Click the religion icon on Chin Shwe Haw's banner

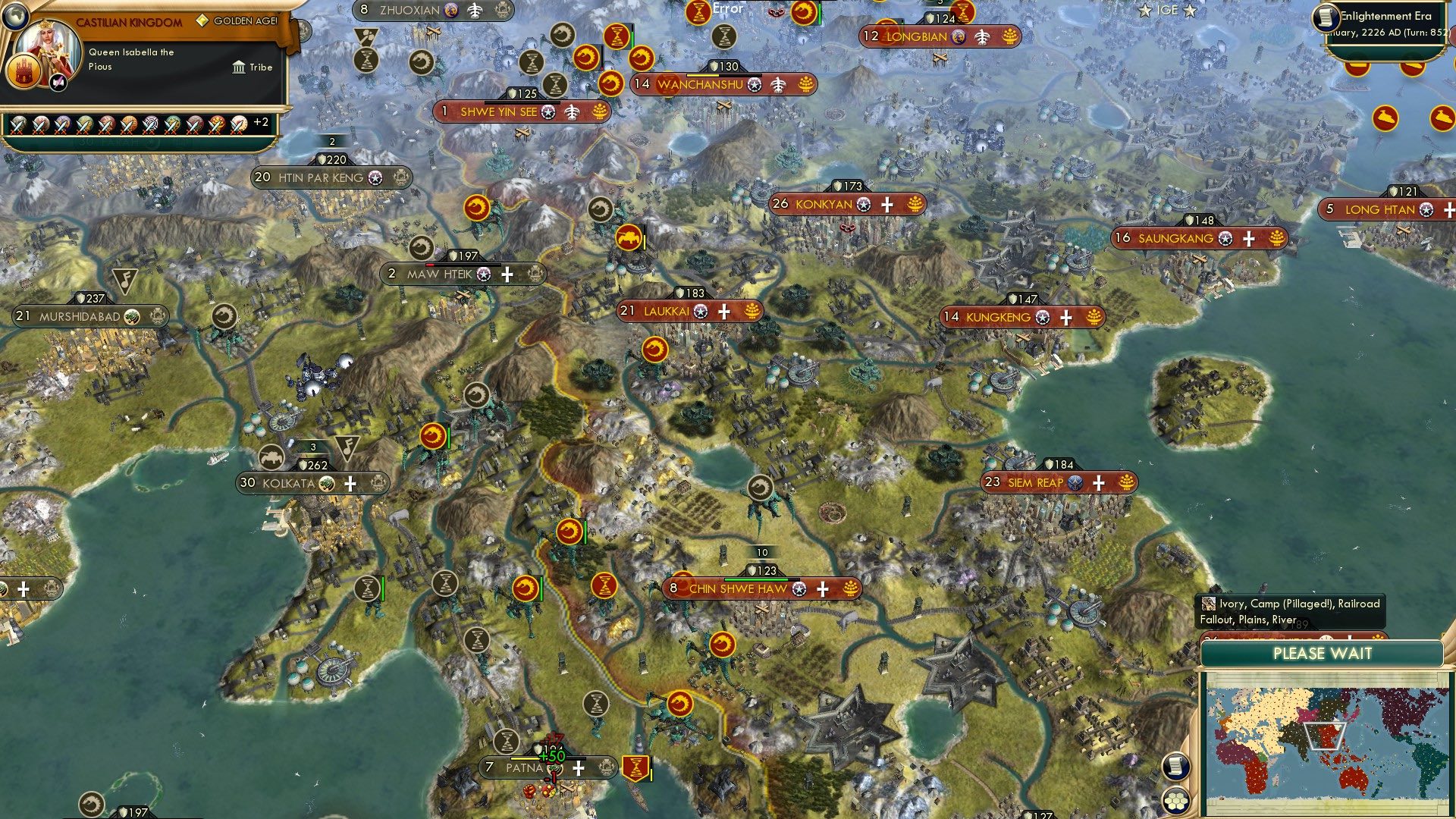coord(798,588)
